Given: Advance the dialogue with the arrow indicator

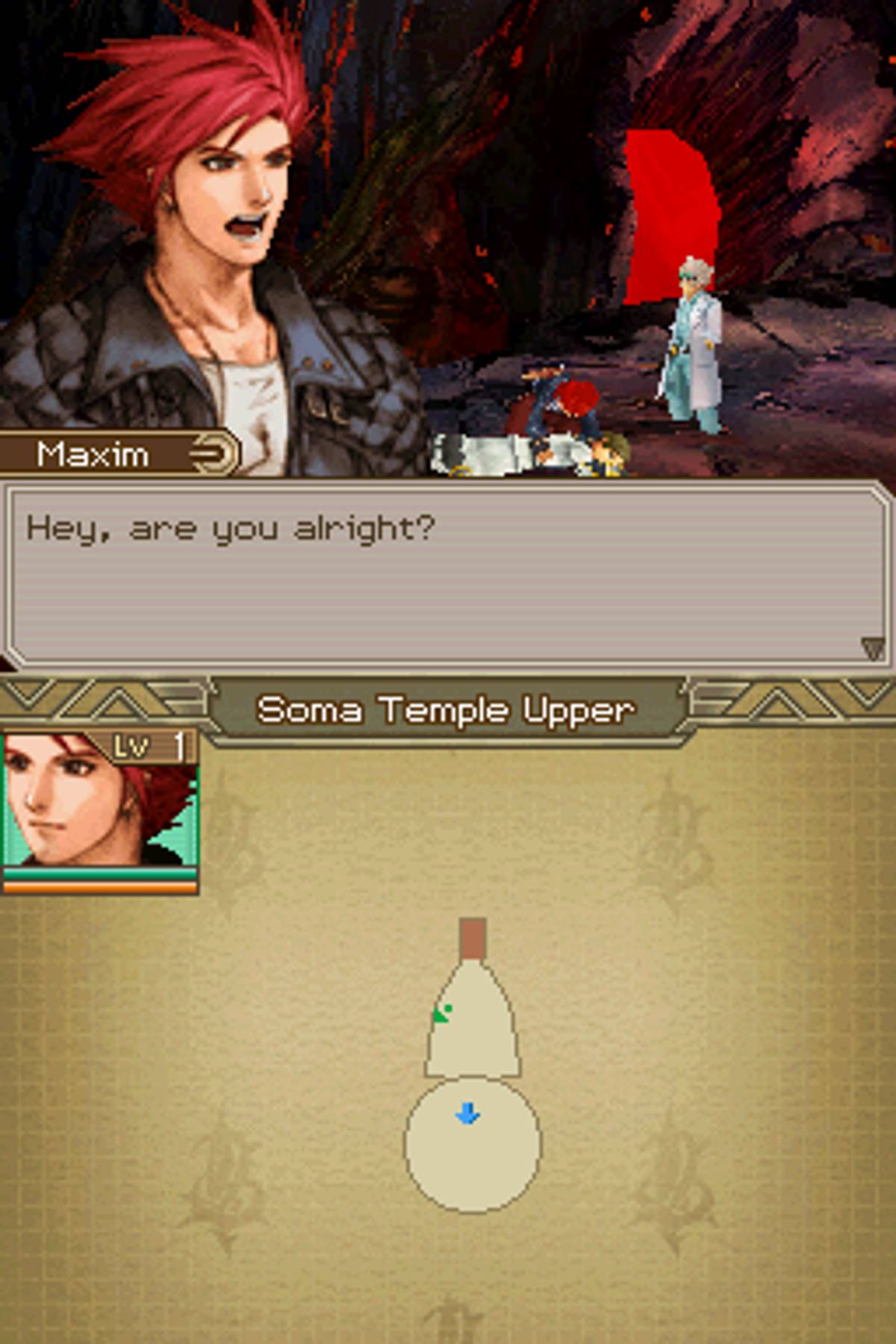Looking at the screenshot, I should pos(872,648).
